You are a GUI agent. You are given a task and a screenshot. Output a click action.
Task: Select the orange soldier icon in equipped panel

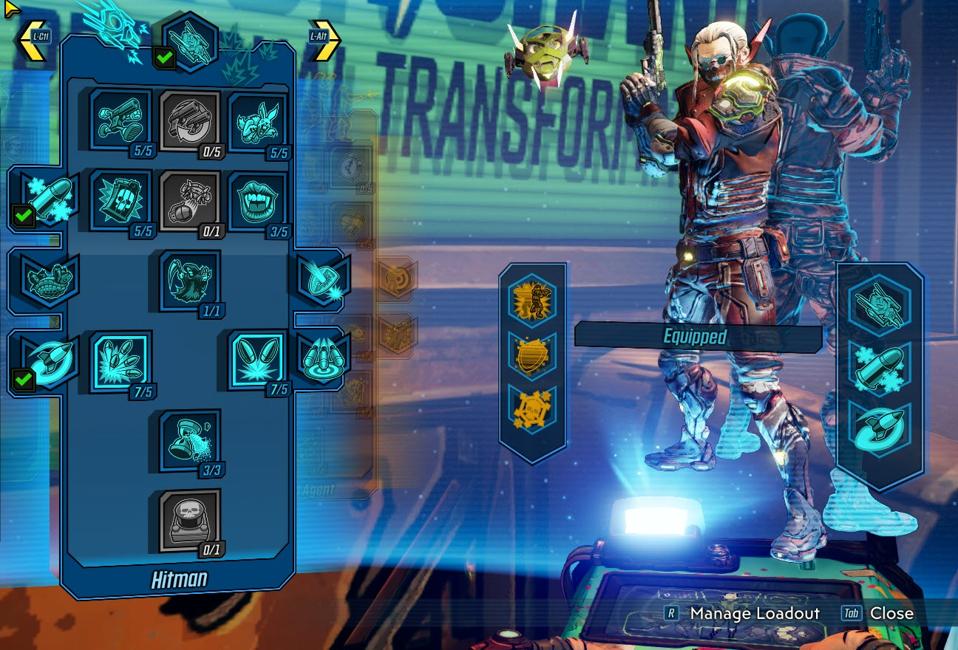(532, 297)
